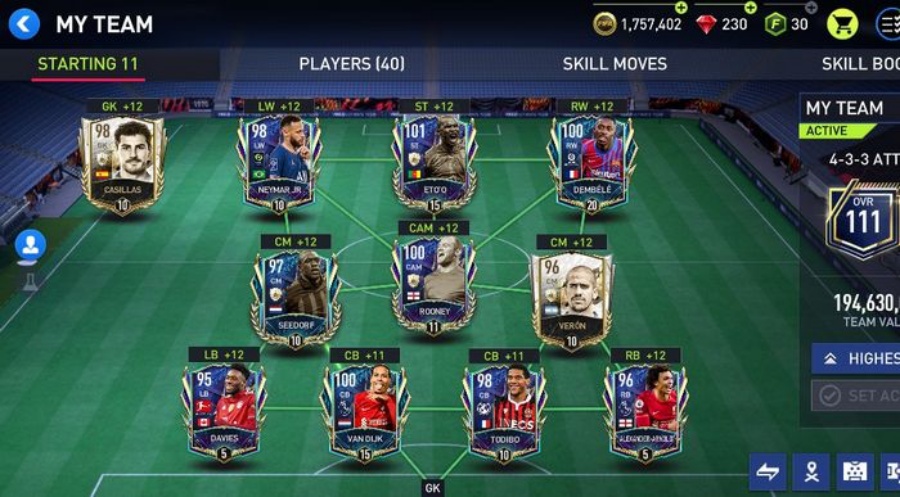Select striker Eto'o player card

click(434, 164)
